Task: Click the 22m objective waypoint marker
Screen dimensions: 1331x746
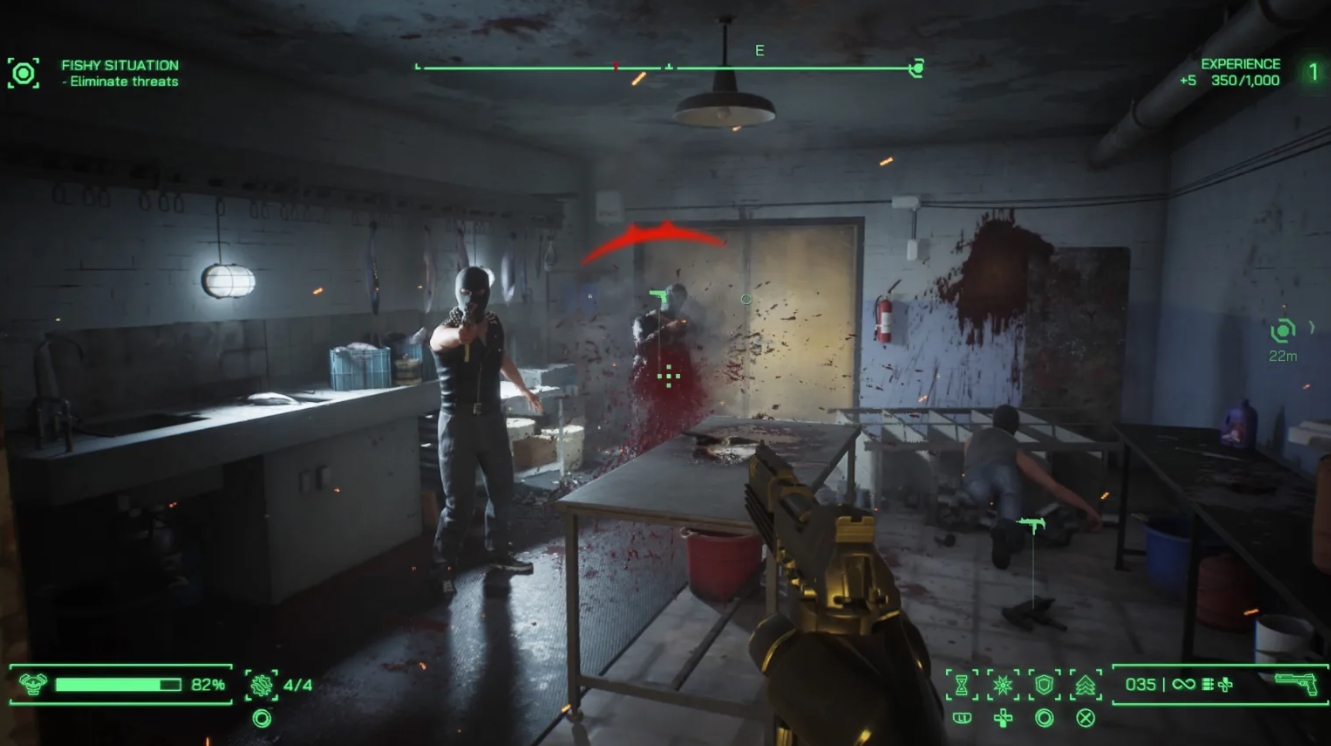Action: 1283,331
